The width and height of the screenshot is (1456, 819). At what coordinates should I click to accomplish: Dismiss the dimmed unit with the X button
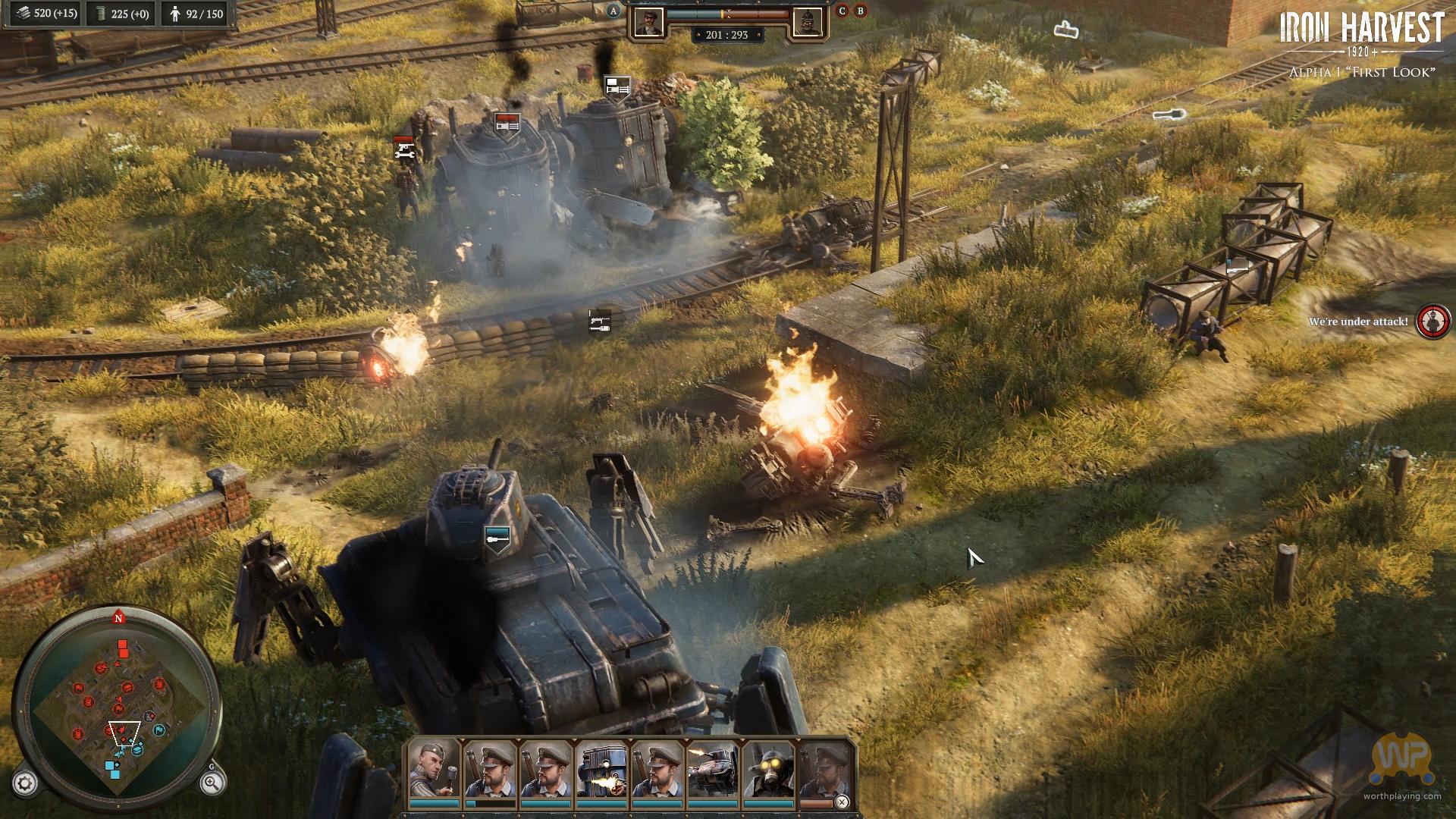click(842, 802)
